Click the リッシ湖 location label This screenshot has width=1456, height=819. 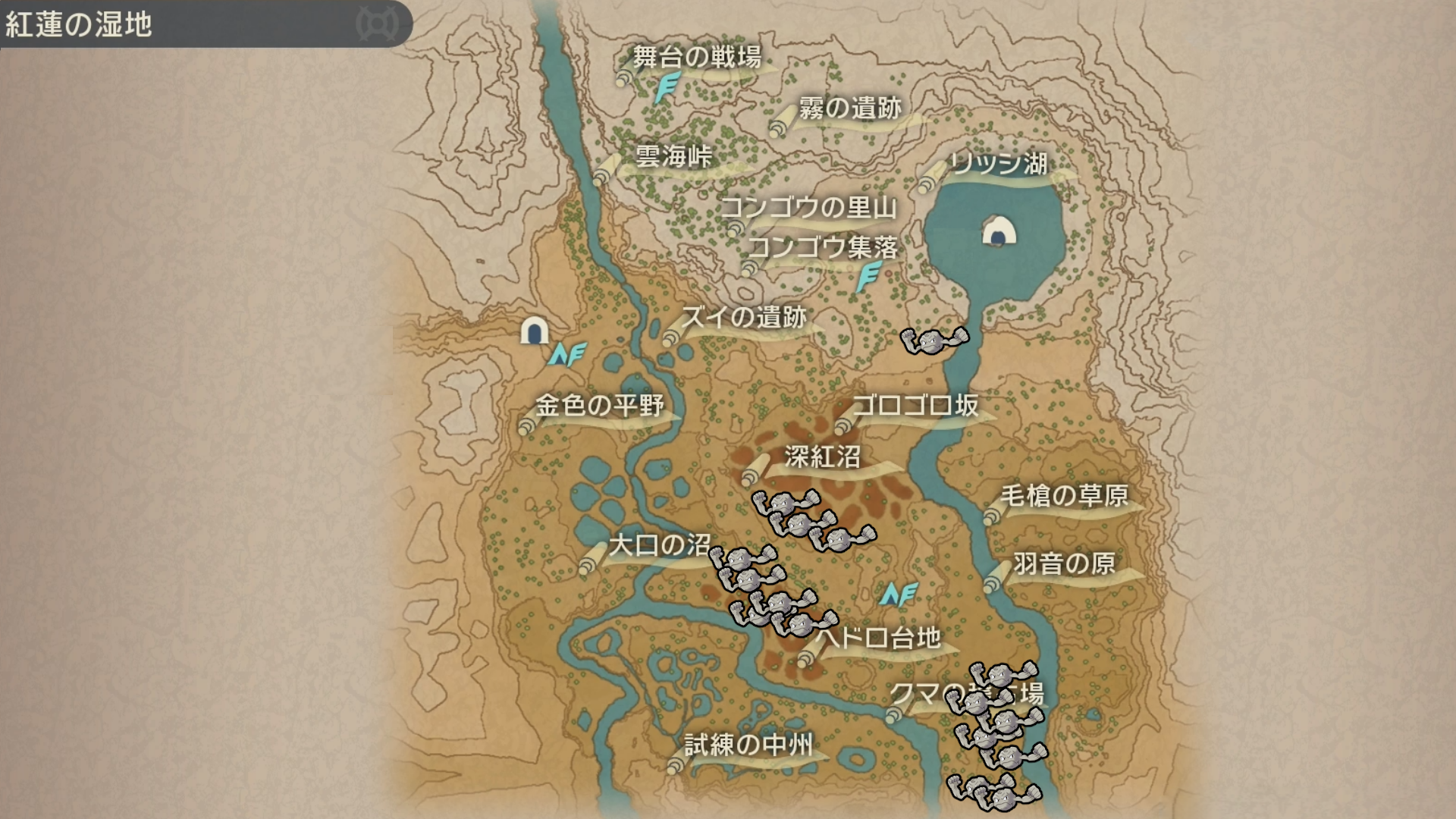[x=999, y=164]
